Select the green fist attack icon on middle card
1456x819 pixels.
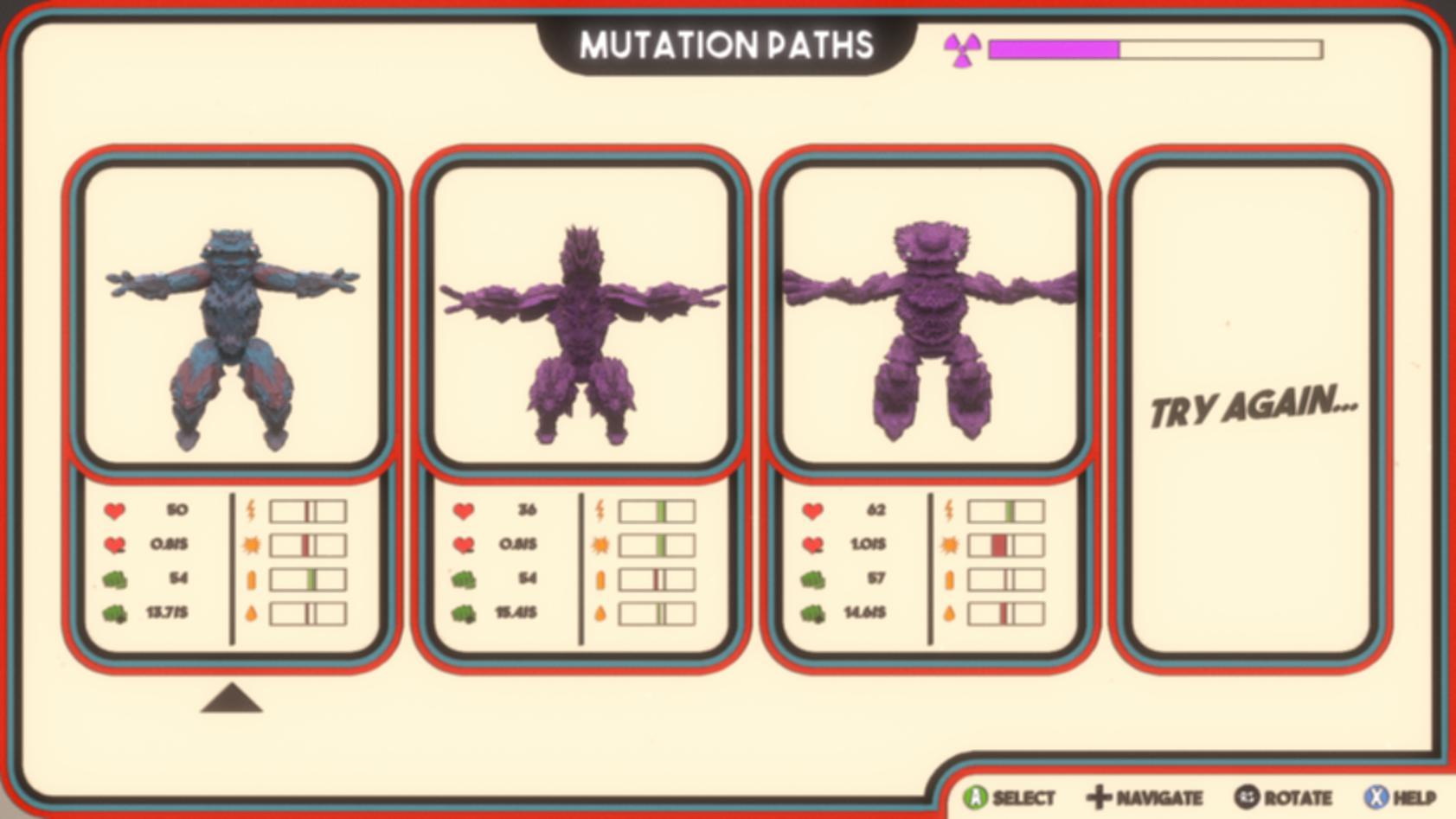pos(465,579)
